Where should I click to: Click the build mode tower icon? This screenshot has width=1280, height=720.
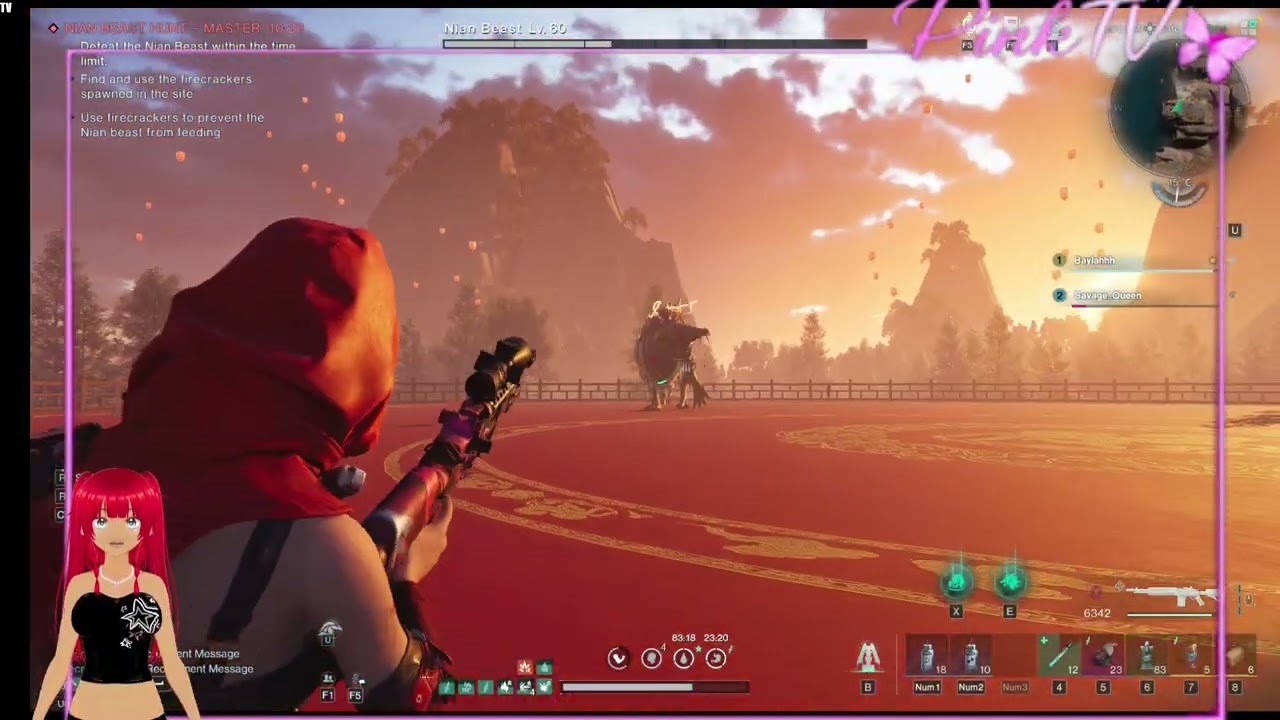[868, 657]
